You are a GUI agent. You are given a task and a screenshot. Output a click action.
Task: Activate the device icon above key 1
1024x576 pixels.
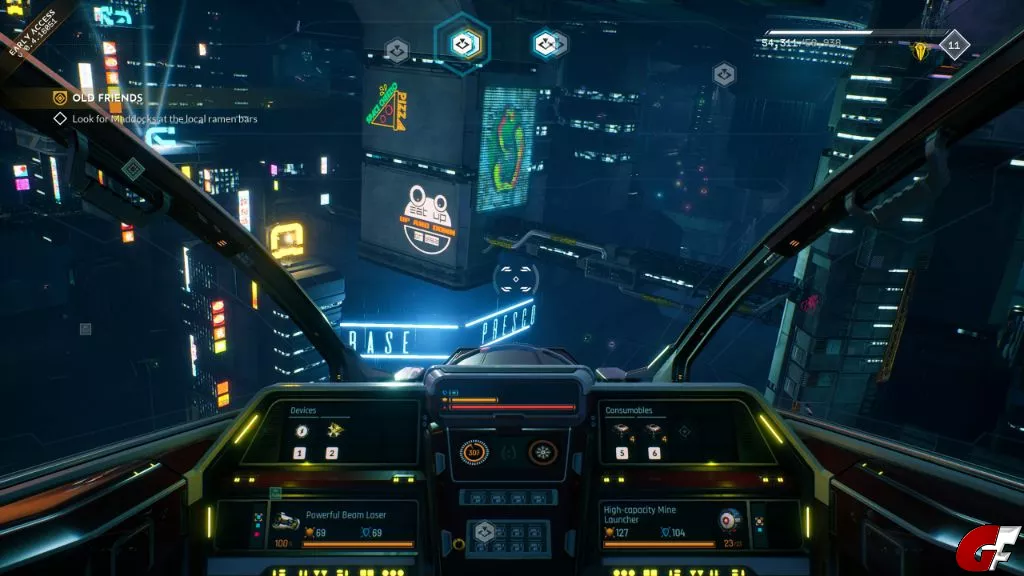[x=300, y=430]
